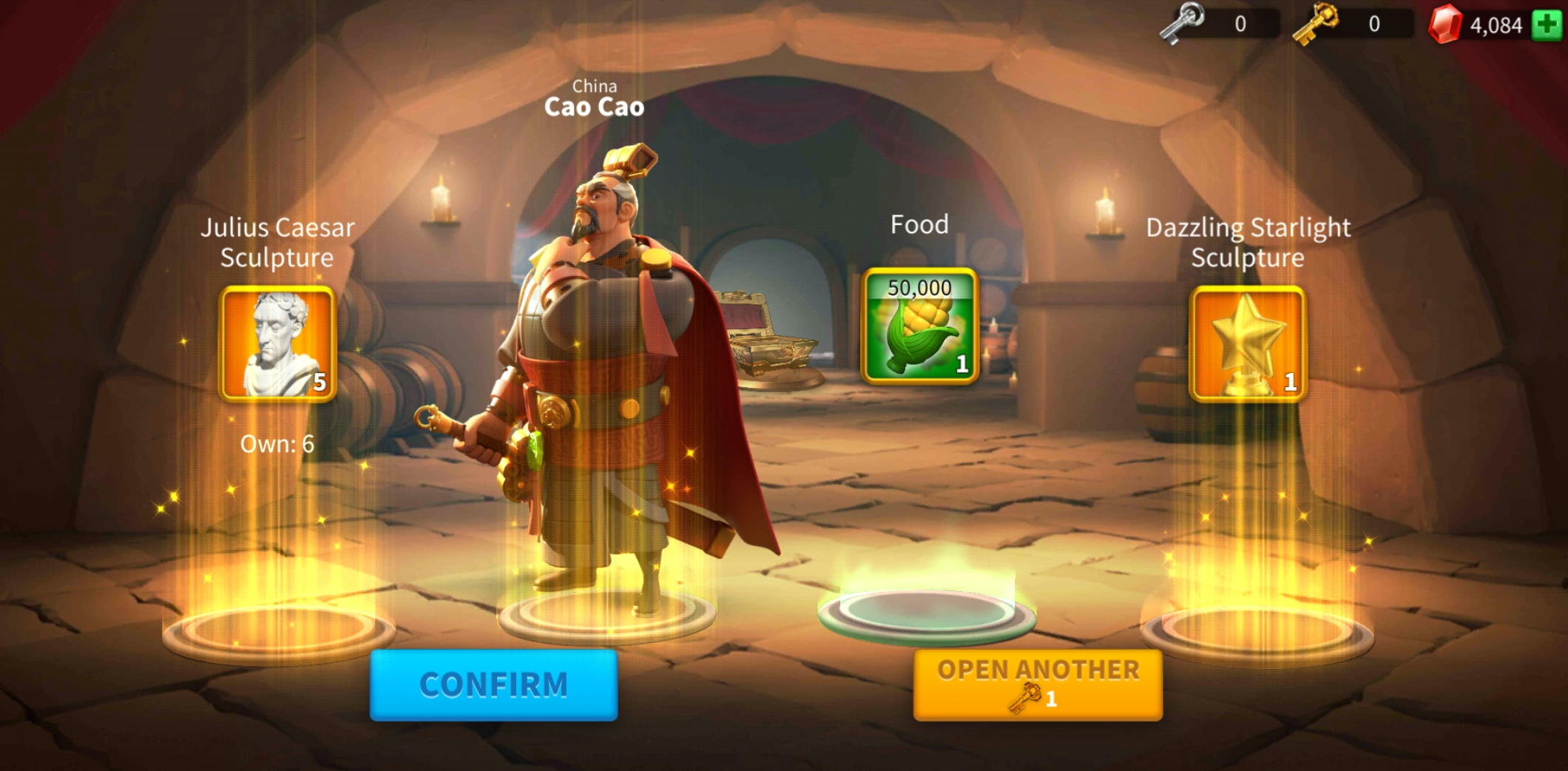1568x771 pixels.
Task: Tap the gem count 4,084
Action: pyautogui.click(x=1496, y=22)
